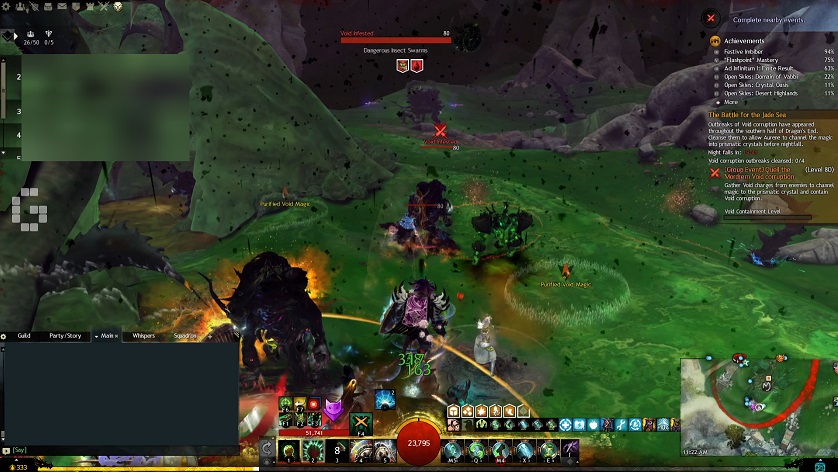Open chat options gear icon
This screenshot has width=838, height=472.
click(4, 336)
